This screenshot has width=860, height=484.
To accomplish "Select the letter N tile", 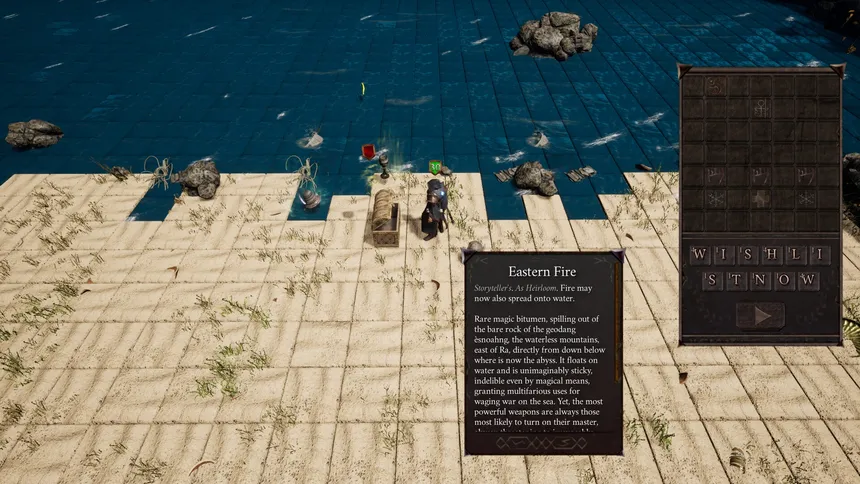I will (760, 280).
